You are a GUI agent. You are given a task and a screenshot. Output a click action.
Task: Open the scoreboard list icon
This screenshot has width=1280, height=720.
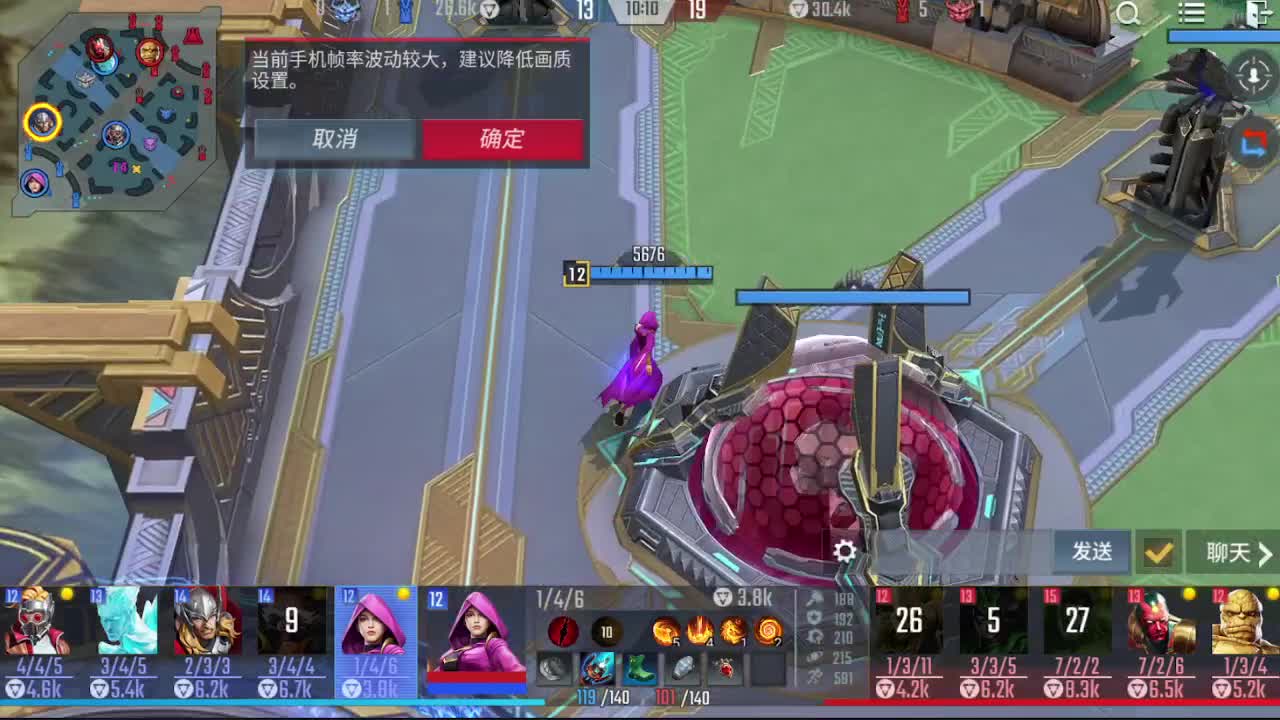pyautogui.click(x=1192, y=12)
